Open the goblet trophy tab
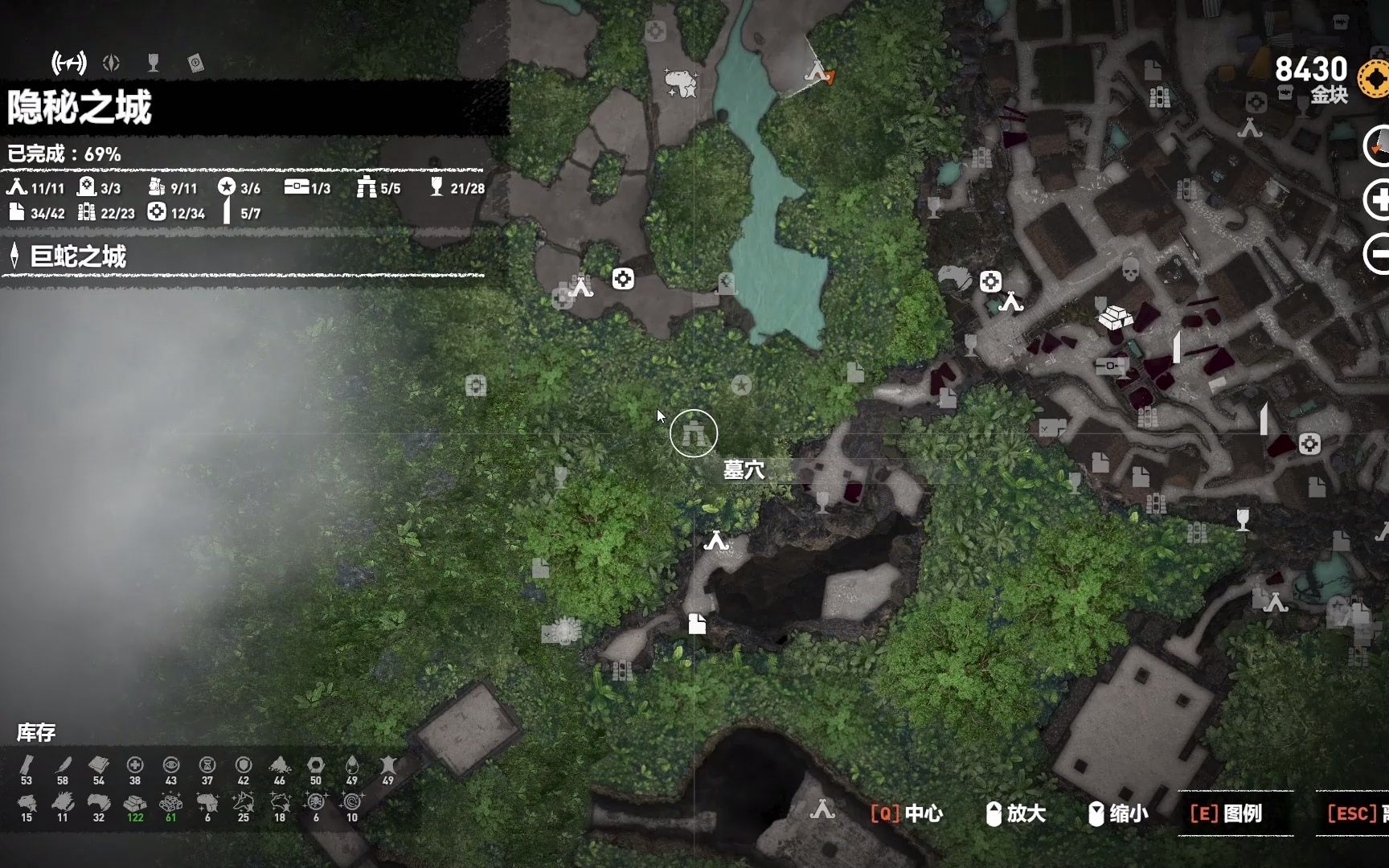 [x=154, y=63]
